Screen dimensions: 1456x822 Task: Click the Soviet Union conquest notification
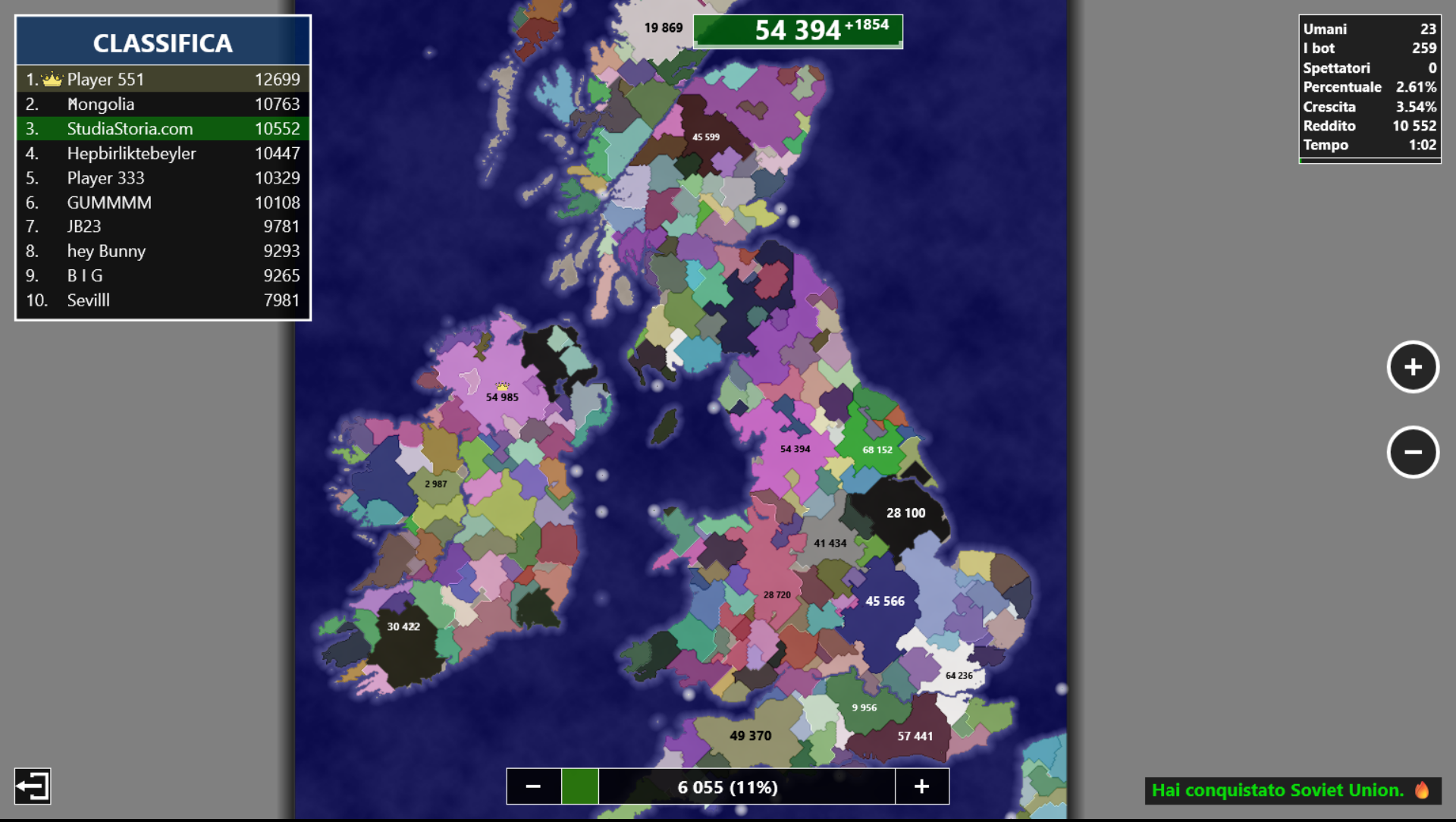click(1291, 790)
